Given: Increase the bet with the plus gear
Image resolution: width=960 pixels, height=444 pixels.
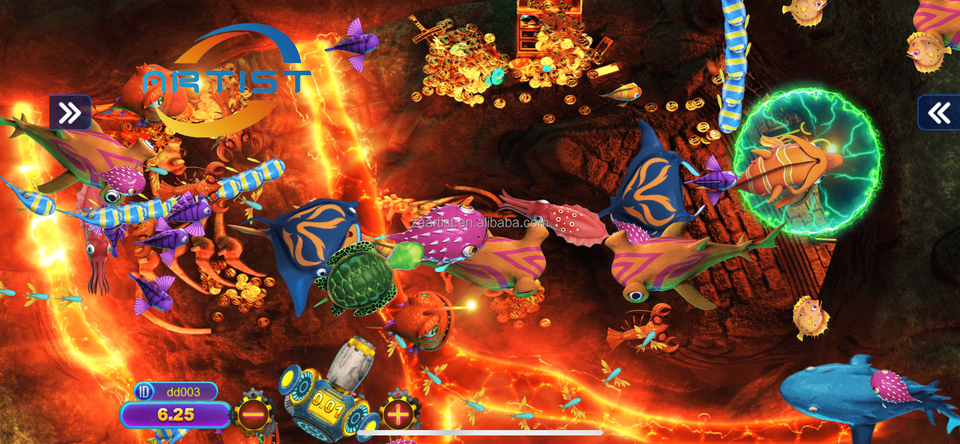Looking at the screenshot, I should [398, 412].
